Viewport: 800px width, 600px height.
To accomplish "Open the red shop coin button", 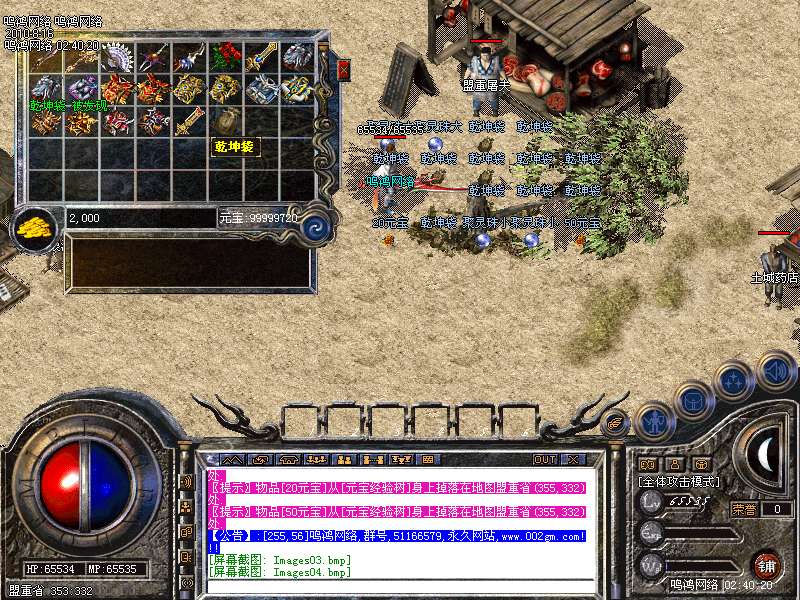I will [767, 563].
